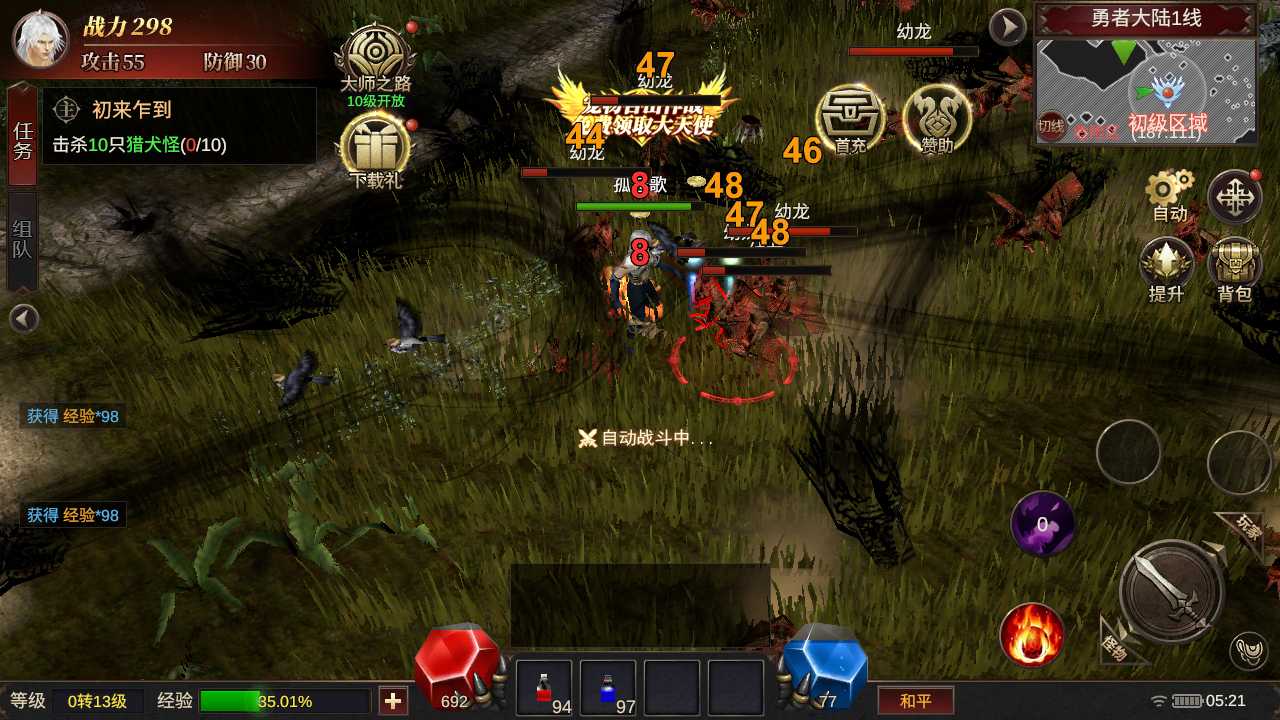Open the 提升 upgrade icon
Viewport: 1280px width, 720px height.
(x=1167, y=268)
